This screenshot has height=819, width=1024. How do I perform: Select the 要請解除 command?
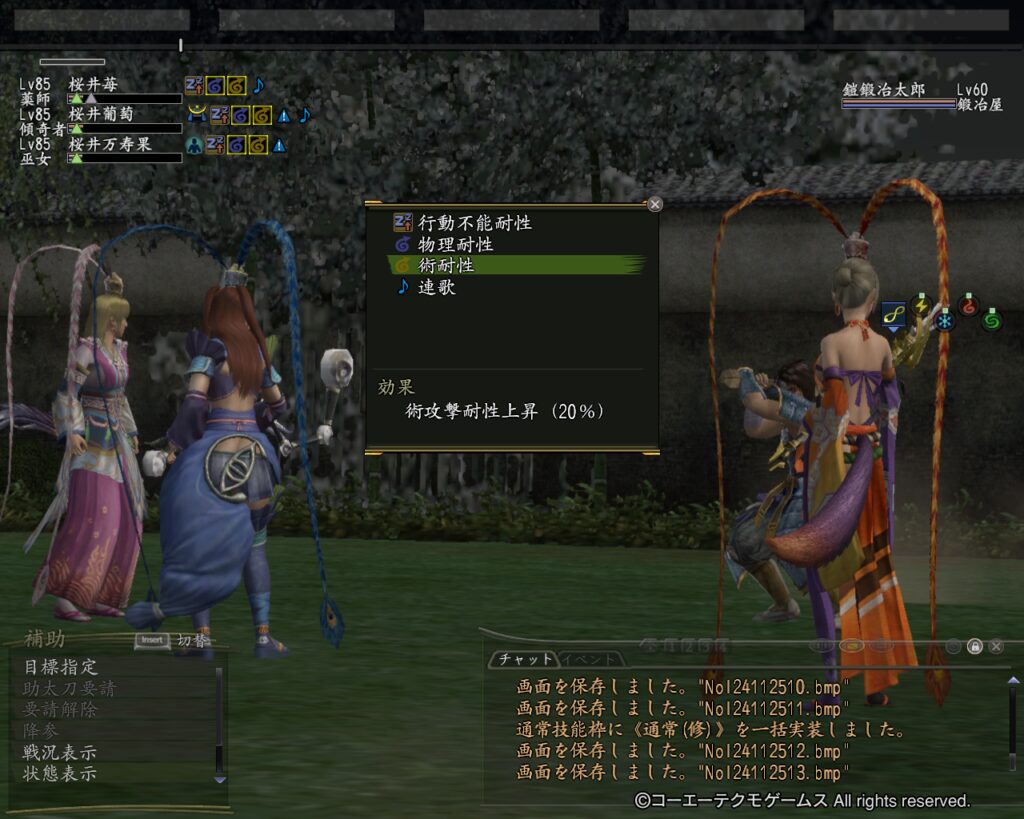pos(60,709)
